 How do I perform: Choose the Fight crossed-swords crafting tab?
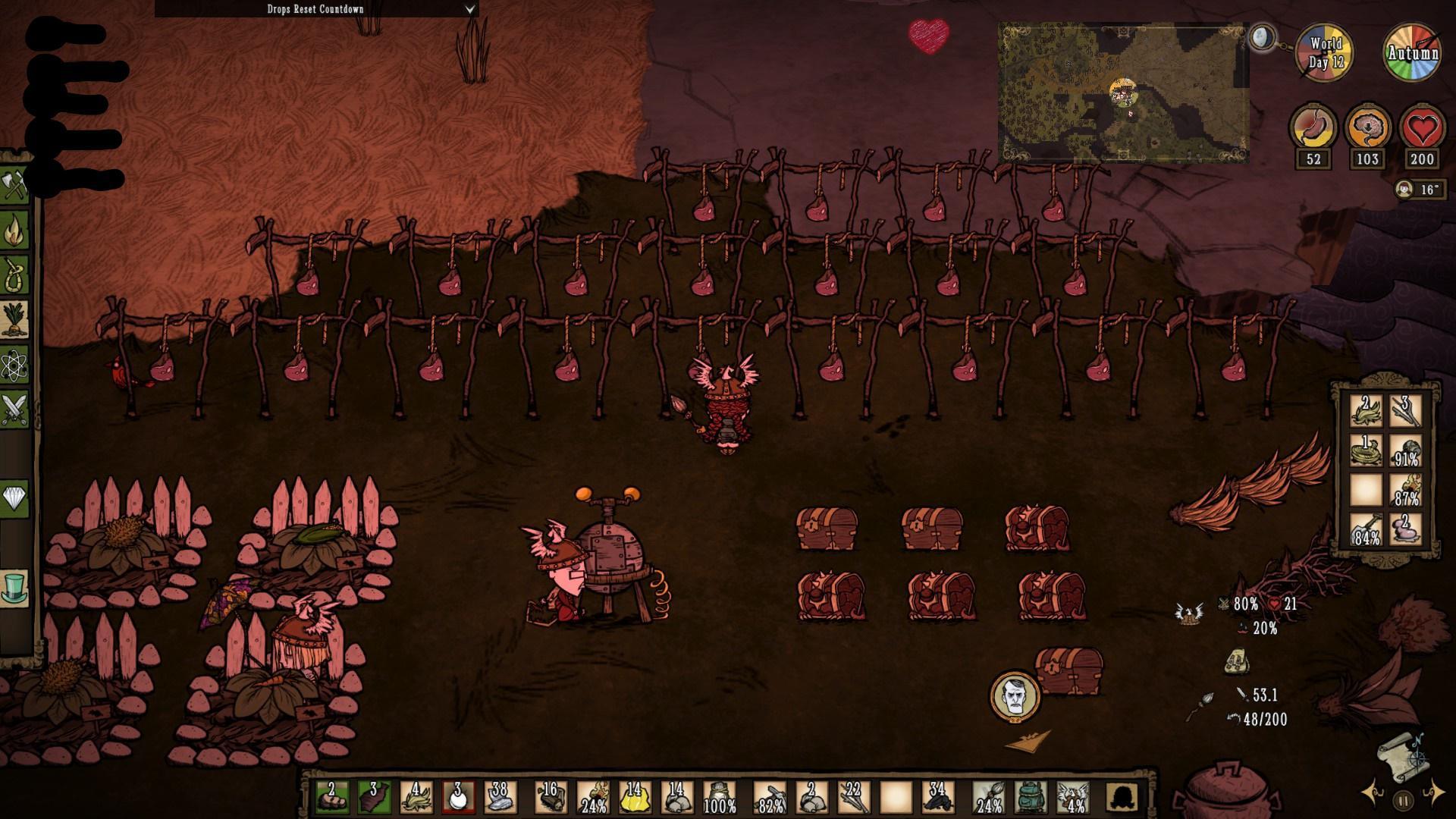point(14,410)
